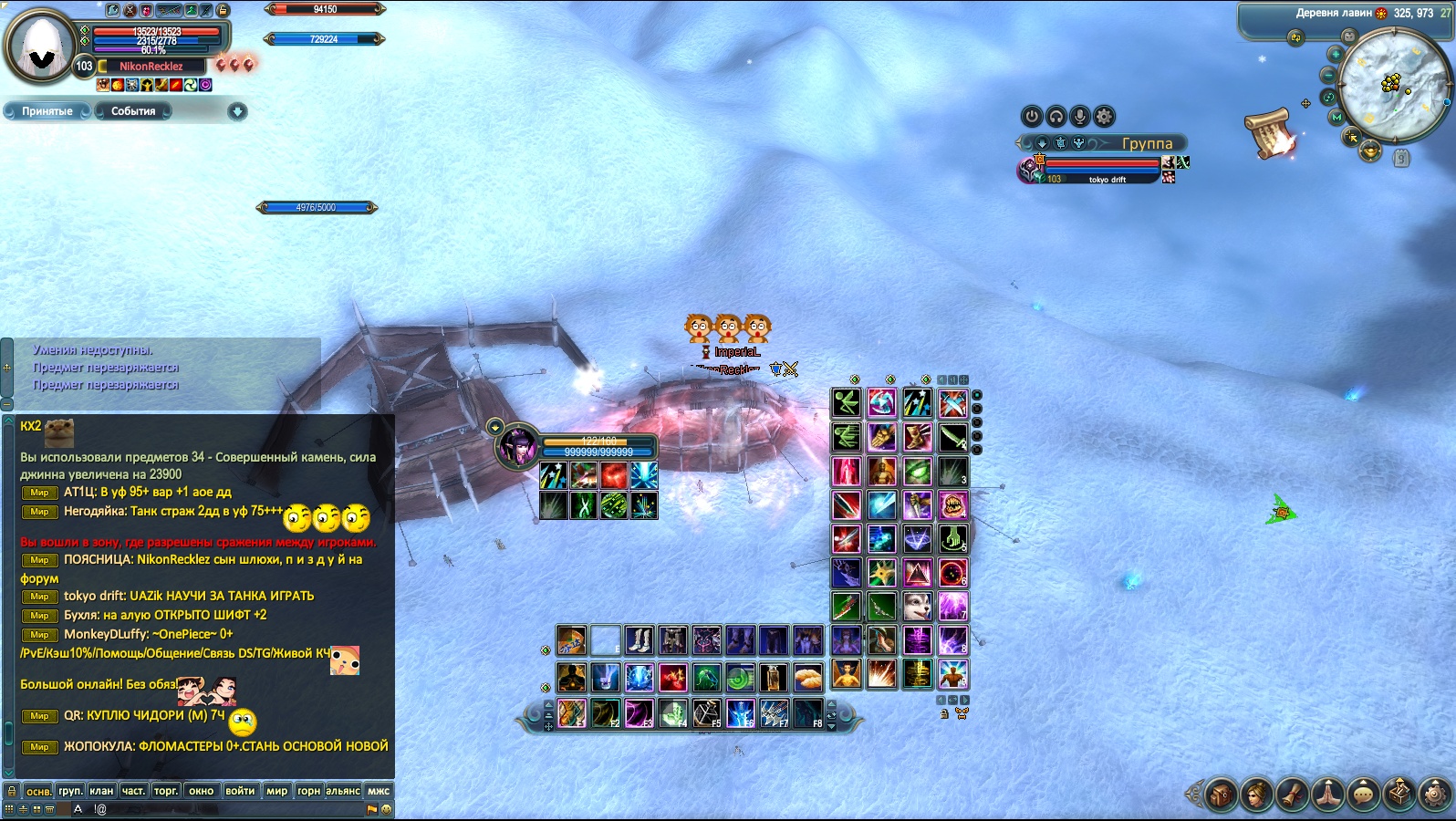1456x821 pixels.
Task: Activate the red fanged mouth skill
Action: pyautogui.click(x=952, y=504)
